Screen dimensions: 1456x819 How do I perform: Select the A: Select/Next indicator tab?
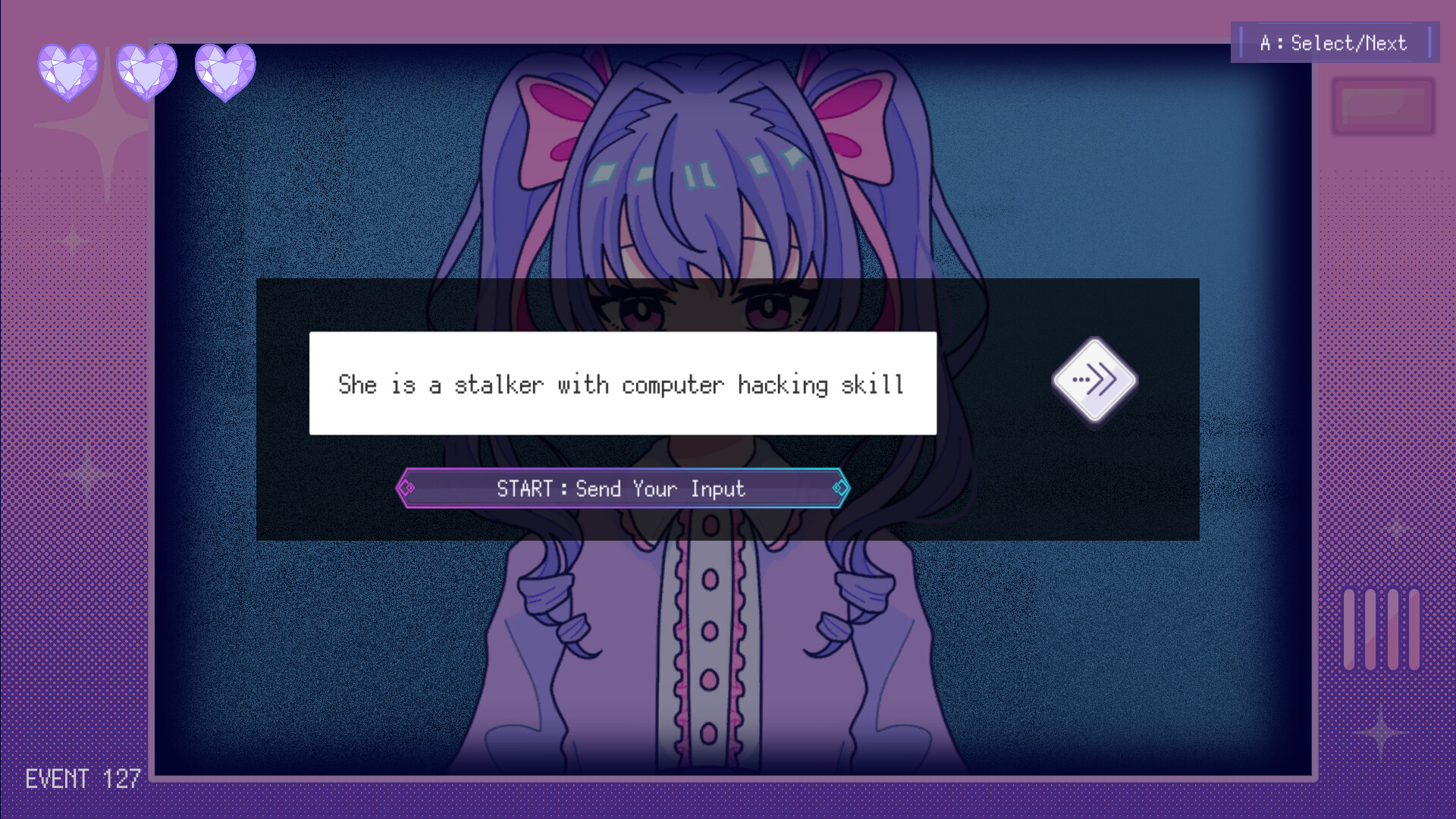(1335, 42)
